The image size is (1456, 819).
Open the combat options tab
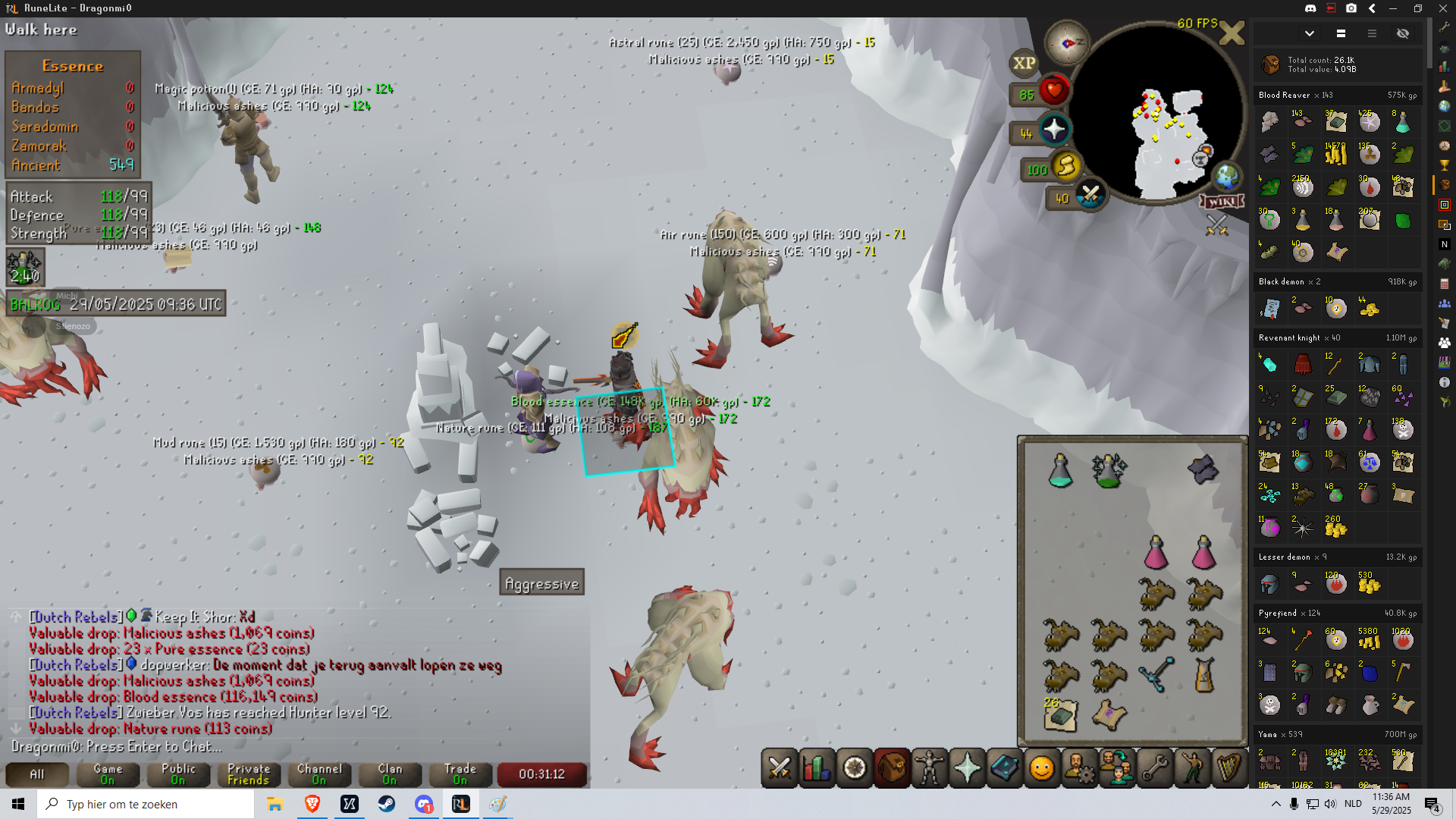[x=780, y=768]
